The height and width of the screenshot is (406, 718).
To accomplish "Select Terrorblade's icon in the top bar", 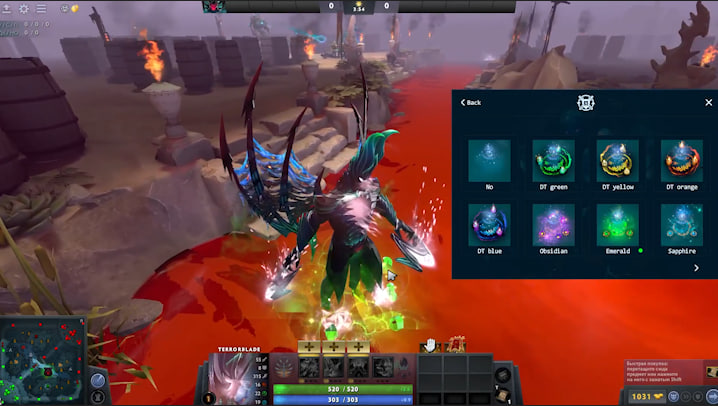I will [x=214, y=6].
